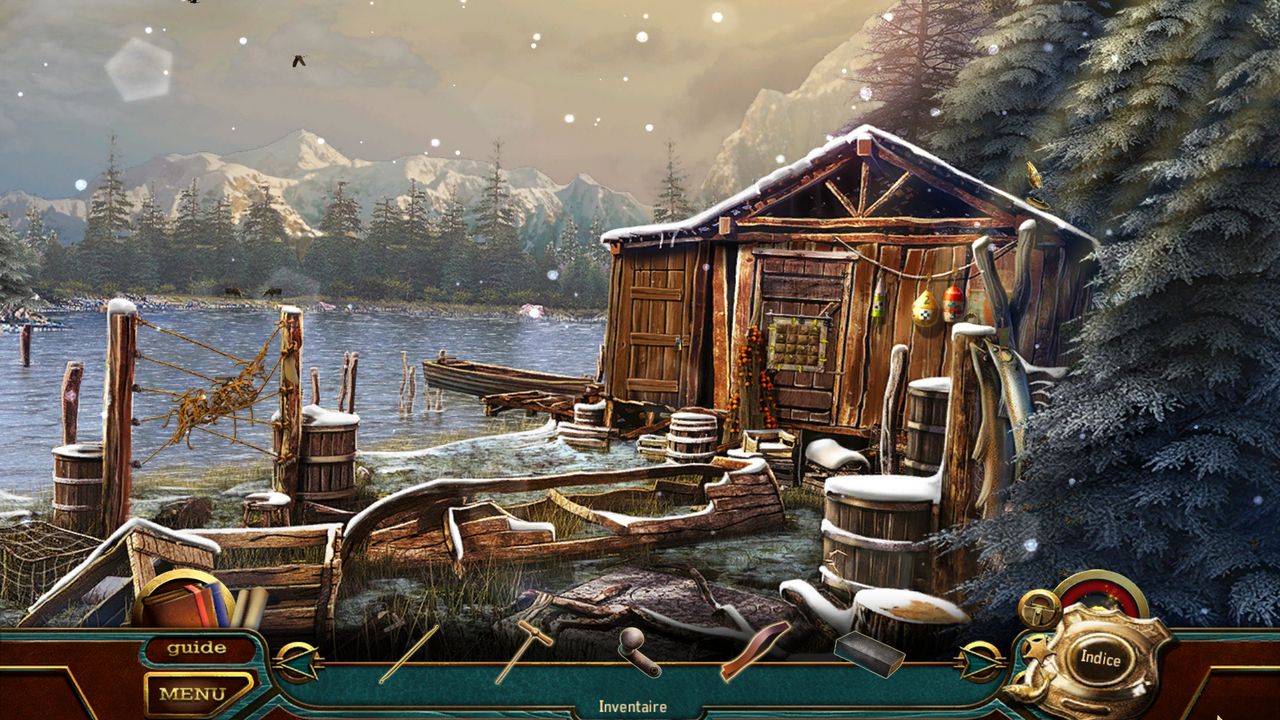Screen dimensions: 1280x720
Task: Click the small round gold emblem above badge
Action: pos(1040,607)
